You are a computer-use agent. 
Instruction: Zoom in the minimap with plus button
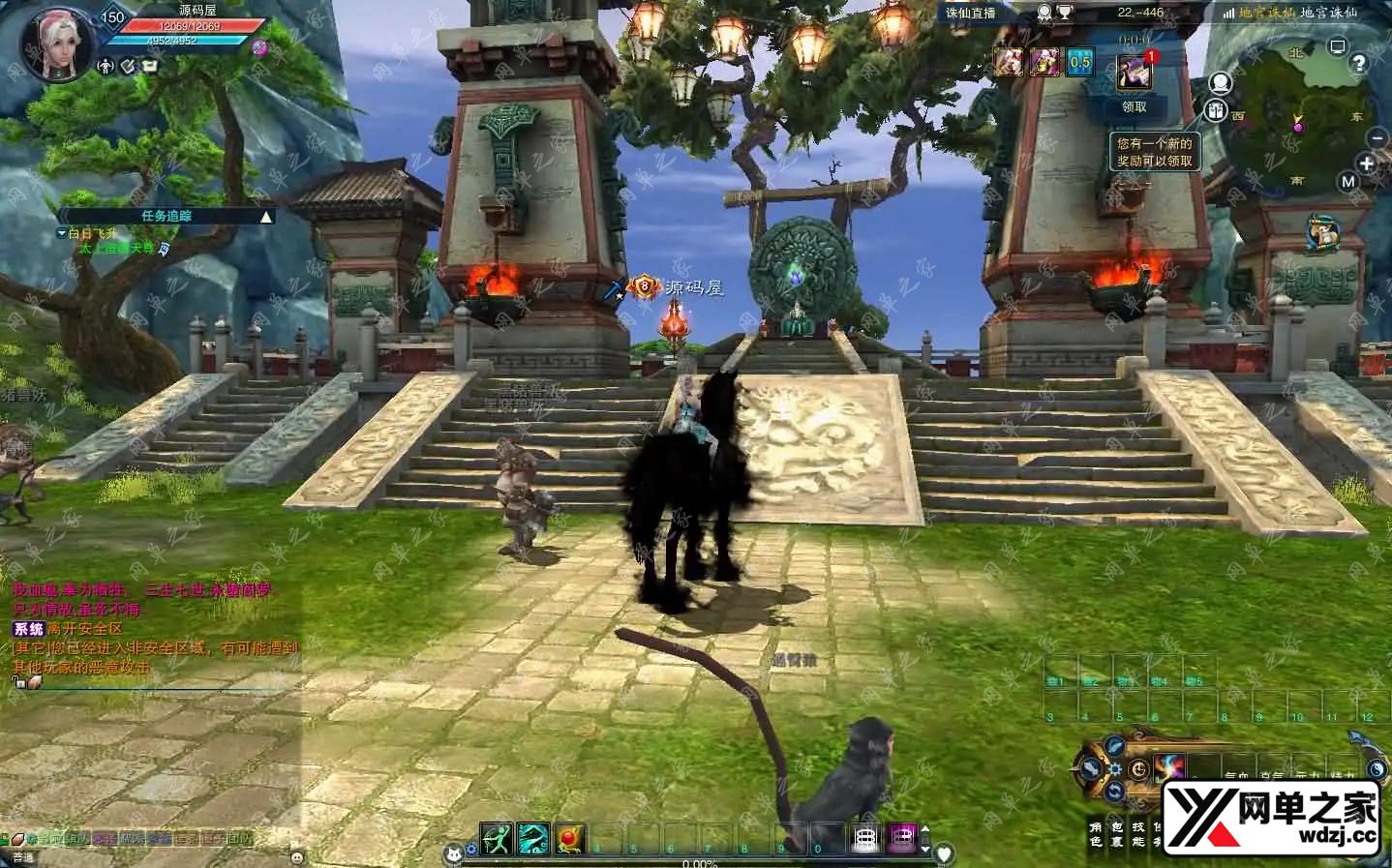click(x=1367, y=165)
